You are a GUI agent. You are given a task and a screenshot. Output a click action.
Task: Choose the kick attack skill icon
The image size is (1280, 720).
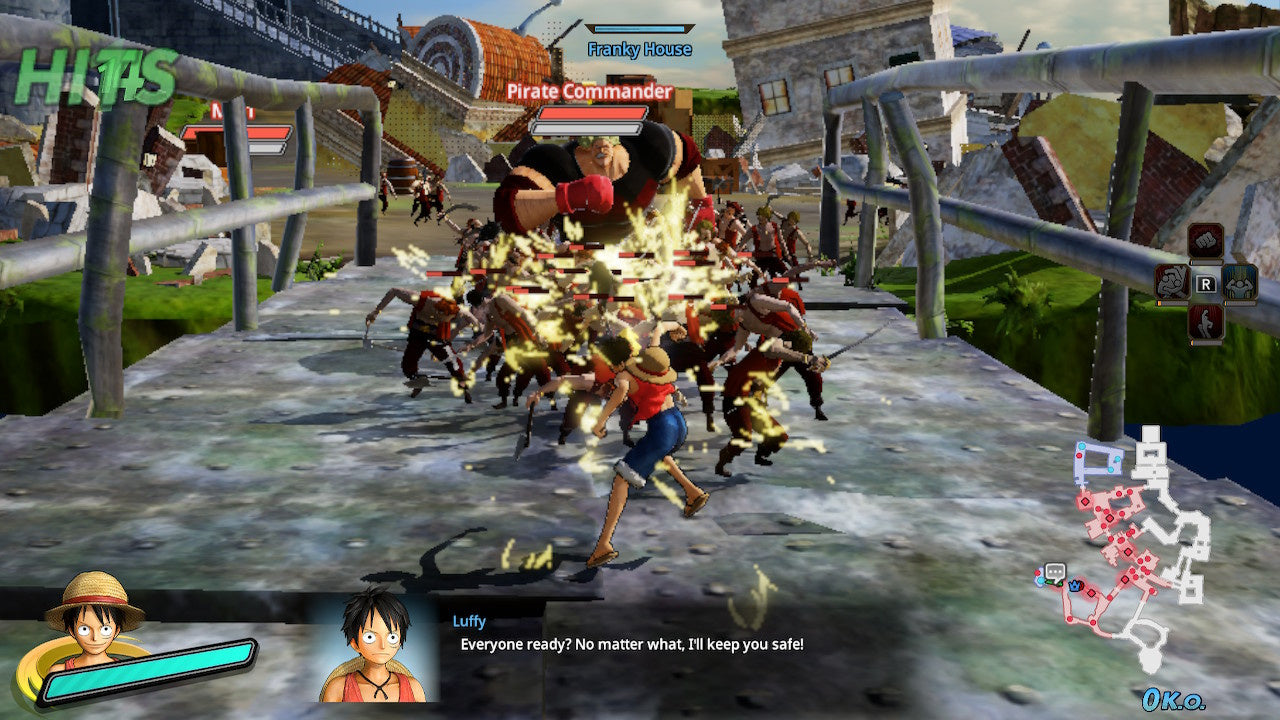1204,322
